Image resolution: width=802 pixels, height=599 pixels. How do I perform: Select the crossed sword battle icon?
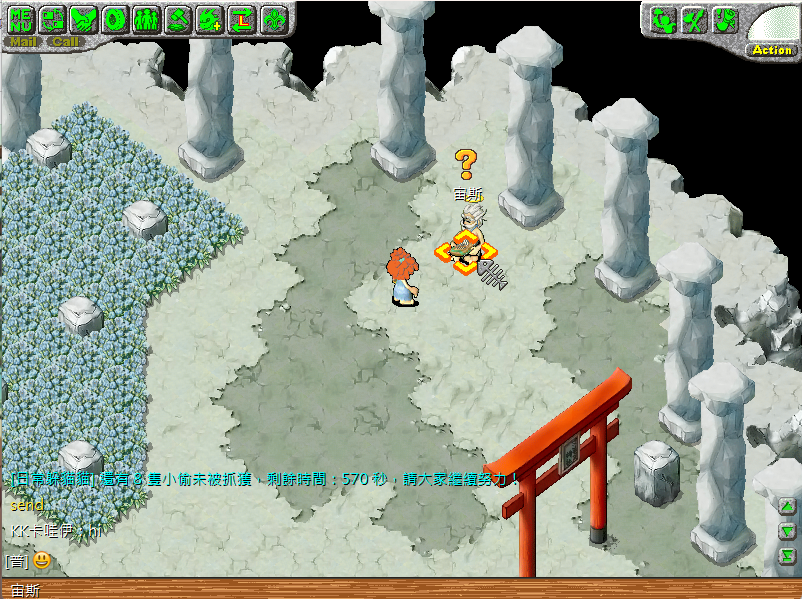[x=694, y=20]
